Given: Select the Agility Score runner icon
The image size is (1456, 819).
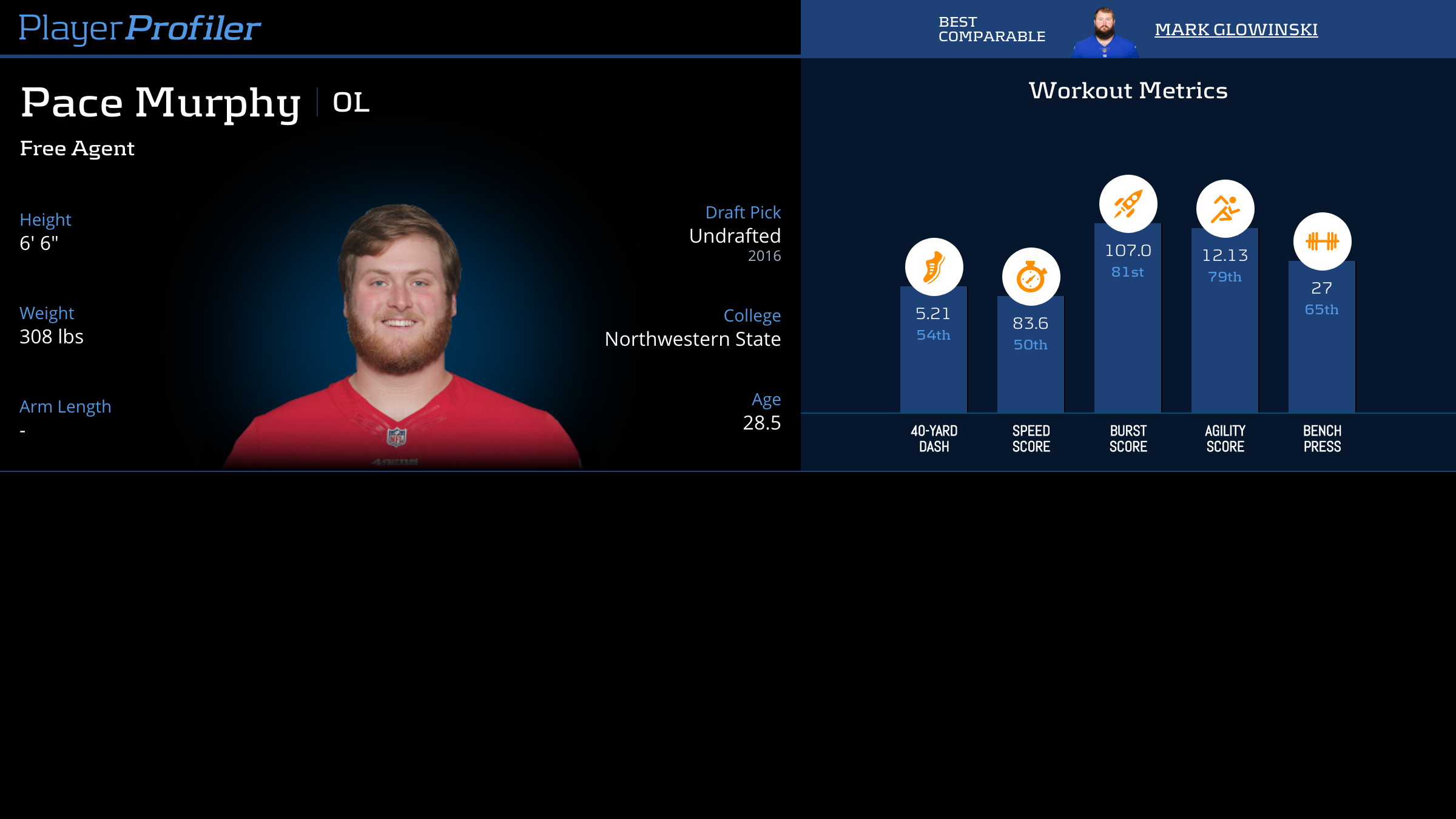Looking at the screenshot, I should (1225, 209).
